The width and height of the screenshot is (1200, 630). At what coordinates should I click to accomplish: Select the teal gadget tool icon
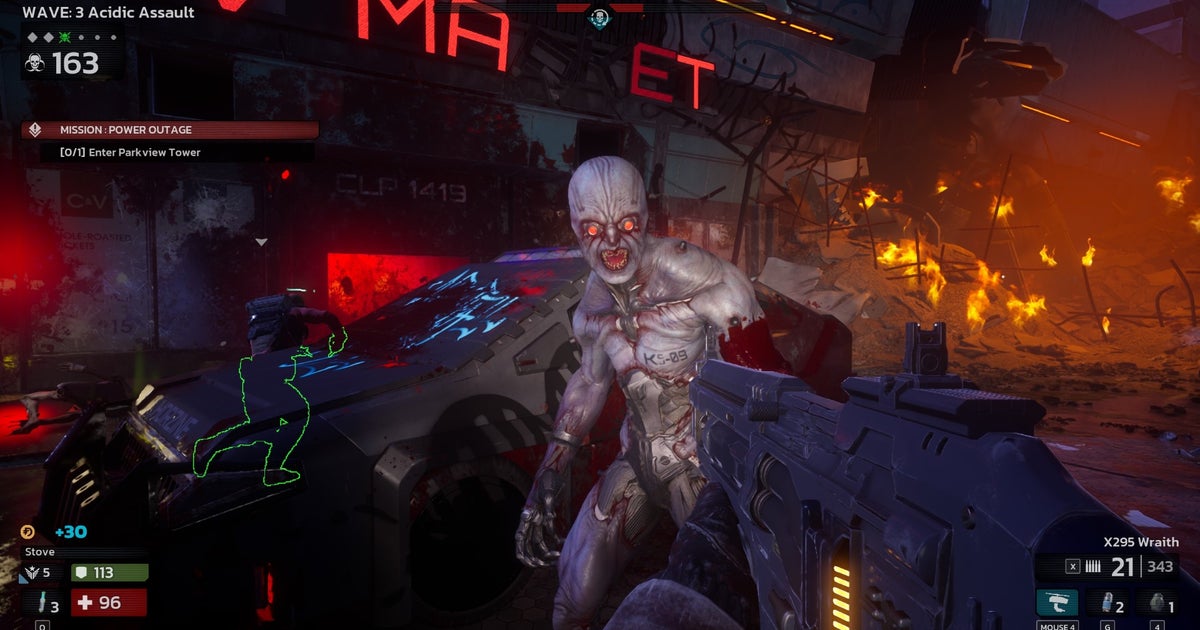coord(1055,603)
